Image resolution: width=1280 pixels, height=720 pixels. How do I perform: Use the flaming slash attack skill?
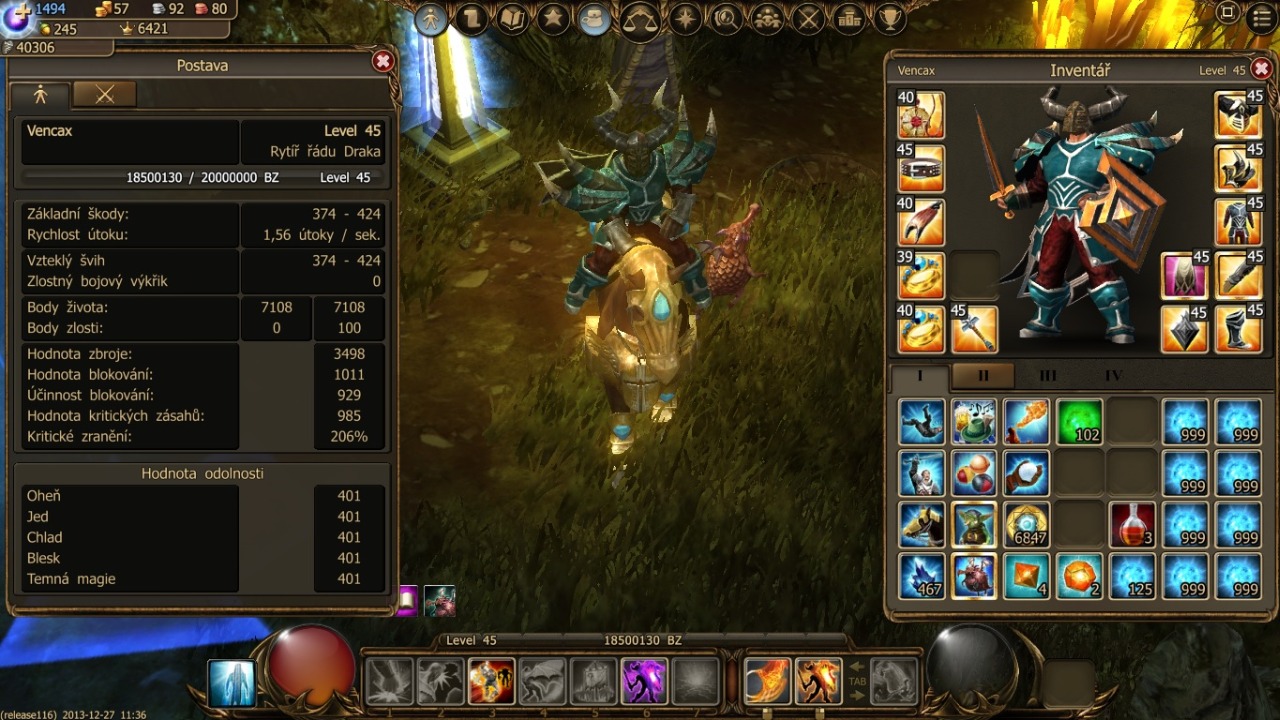[x=767, y=681]
